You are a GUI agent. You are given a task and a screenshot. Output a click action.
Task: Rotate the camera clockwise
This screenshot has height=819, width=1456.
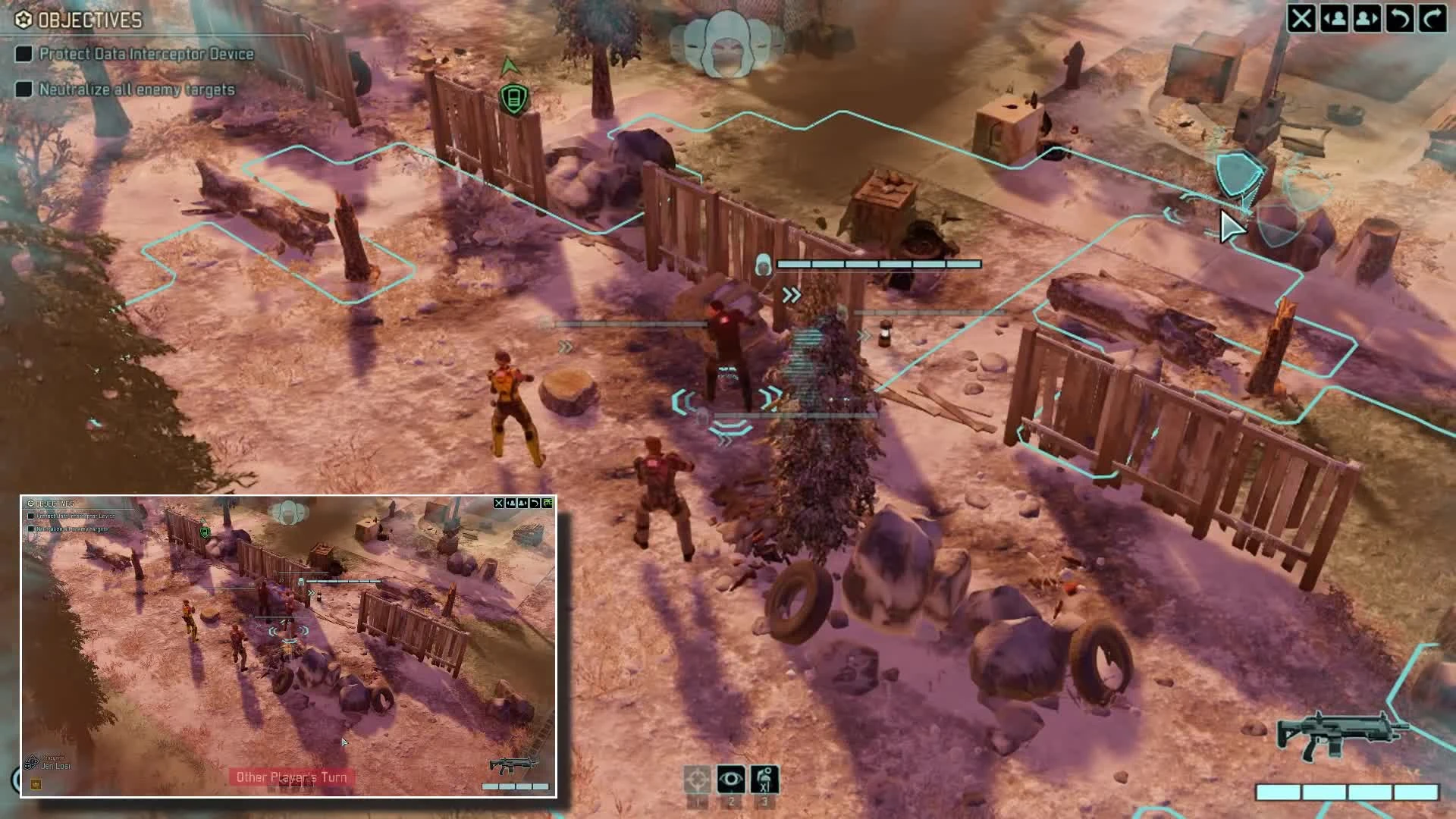point(1434,19)
